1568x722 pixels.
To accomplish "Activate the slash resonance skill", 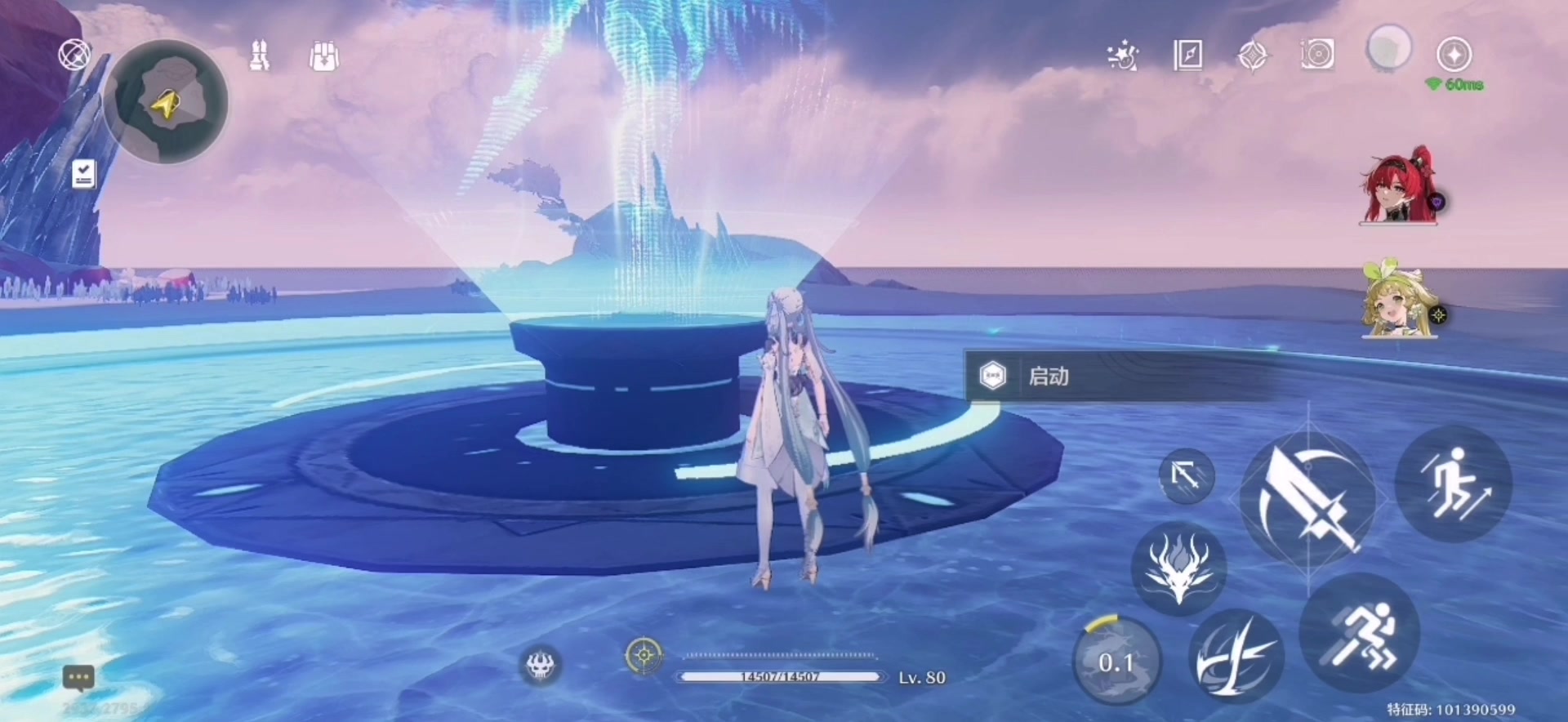I will tap(1236, 657).
